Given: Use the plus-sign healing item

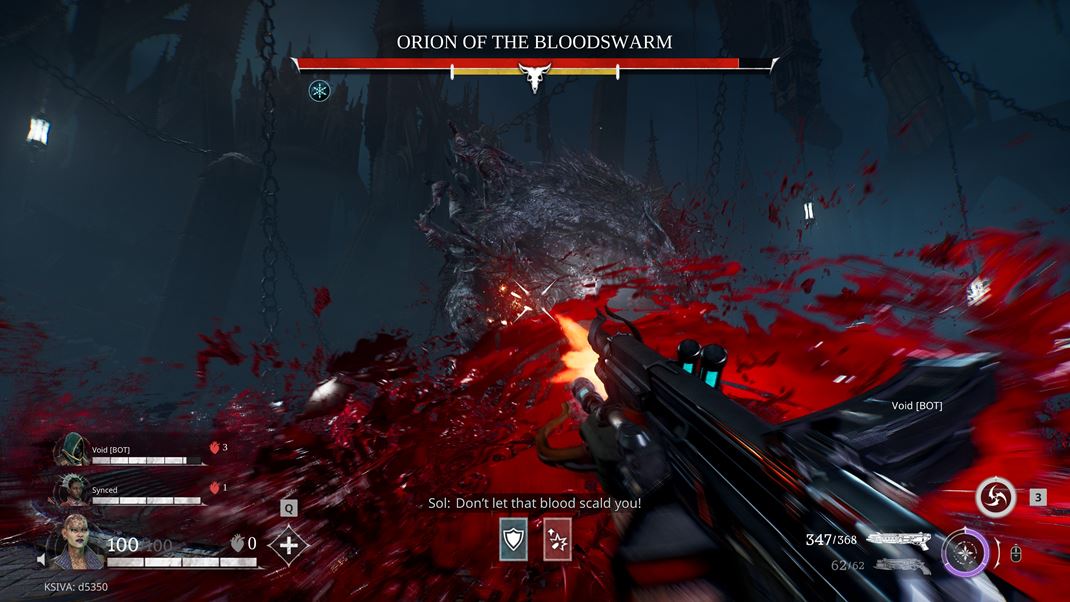Looking at the screenshot, I should click(288, 545).
